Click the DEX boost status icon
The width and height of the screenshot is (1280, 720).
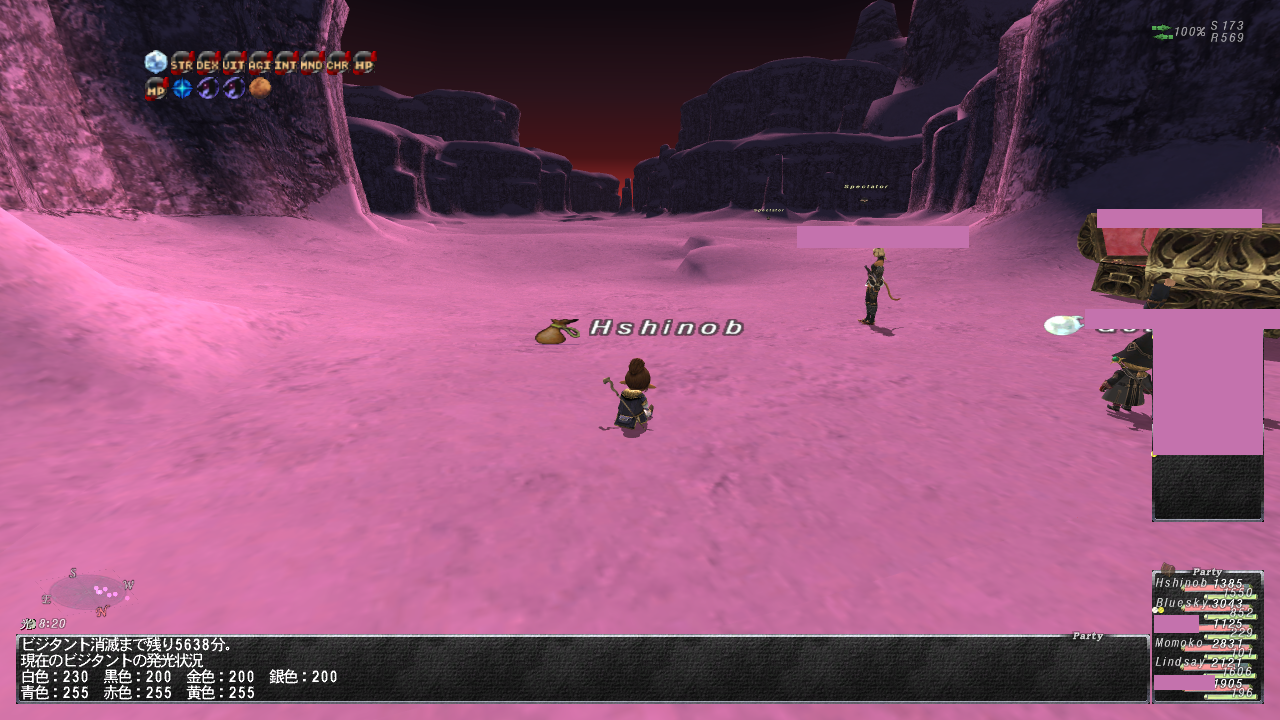tap(207, 64)
